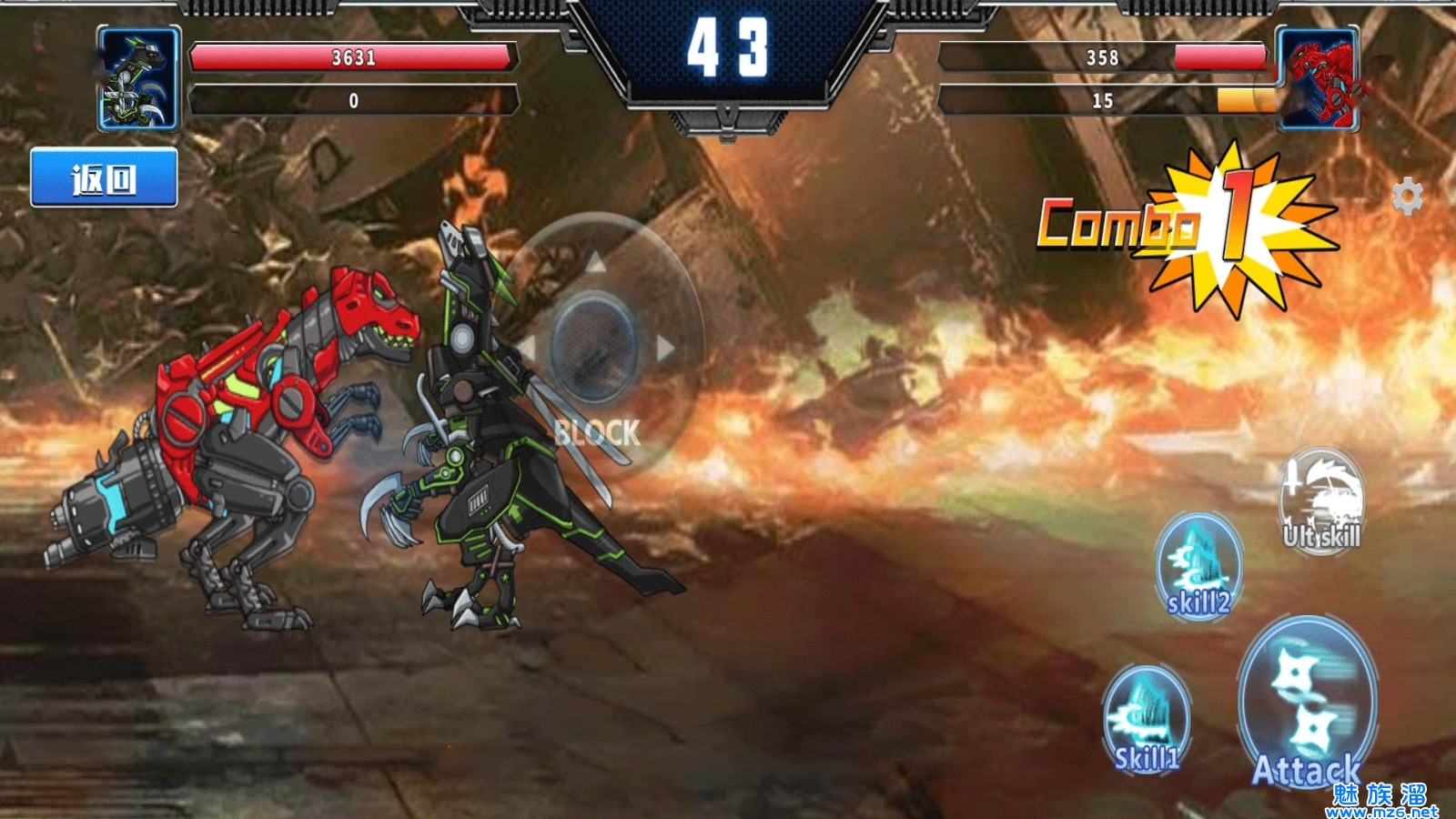This screenshot has height=819, width=1456.
Task: Hold BLOCK on the virtual joystick
Action: click(597, 433)
